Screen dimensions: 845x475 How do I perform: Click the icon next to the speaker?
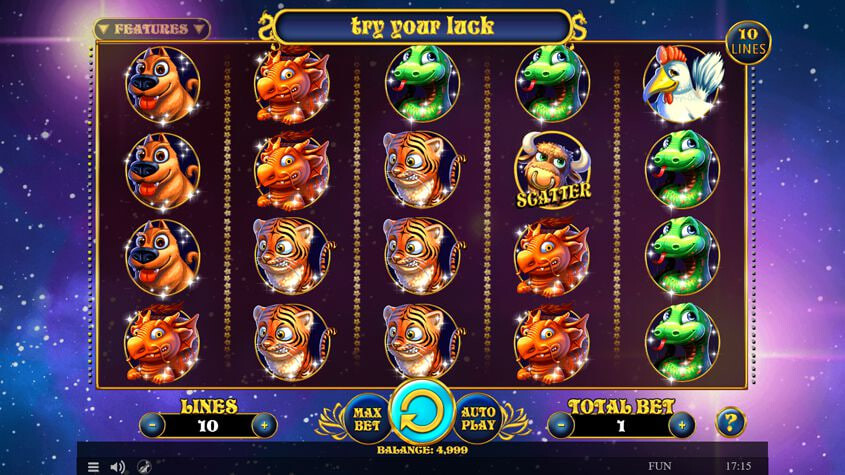[x=144, y=466]
